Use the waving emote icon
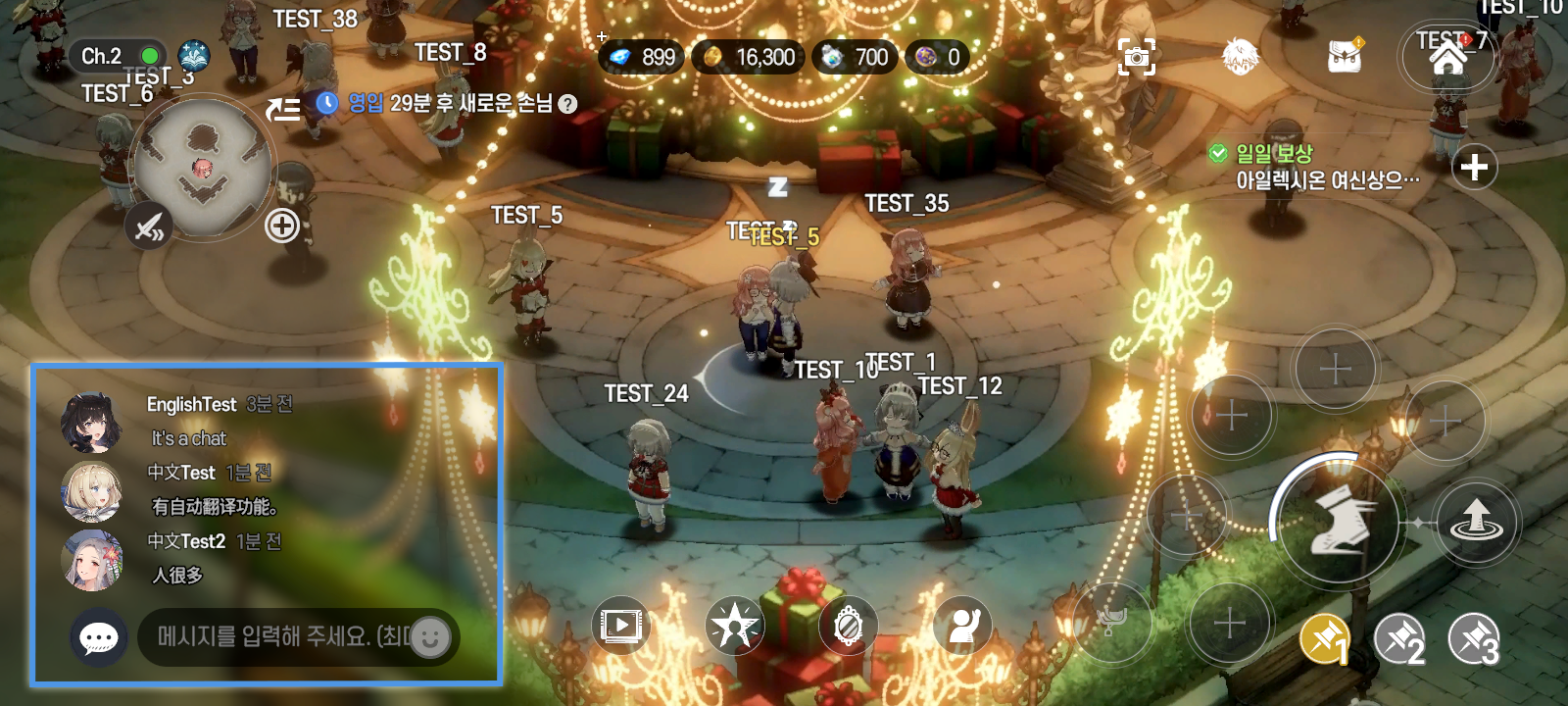 (x=962, y=628)
